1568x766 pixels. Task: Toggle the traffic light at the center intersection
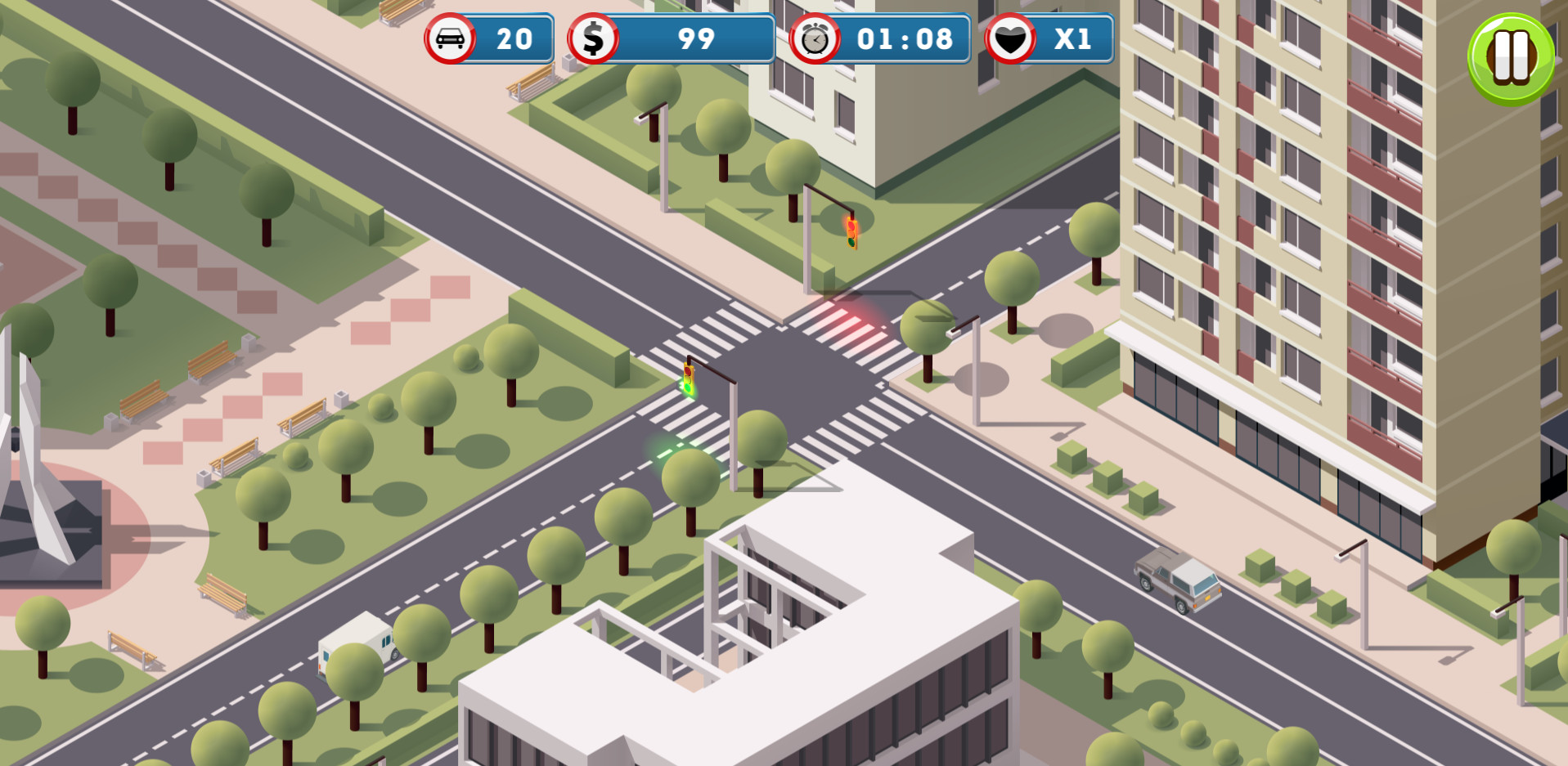click(687, 380)
